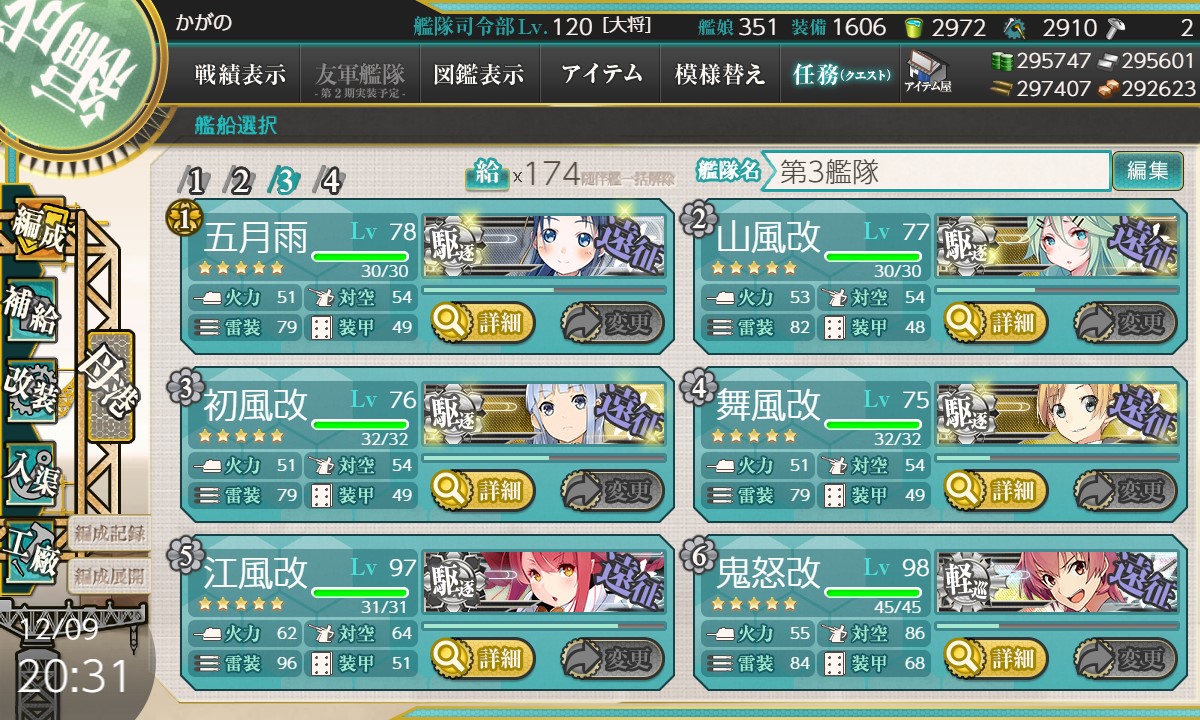Open 図鑑表示 encyclopedia
This screenshot has height=720, width=1200.
(478, 75)
